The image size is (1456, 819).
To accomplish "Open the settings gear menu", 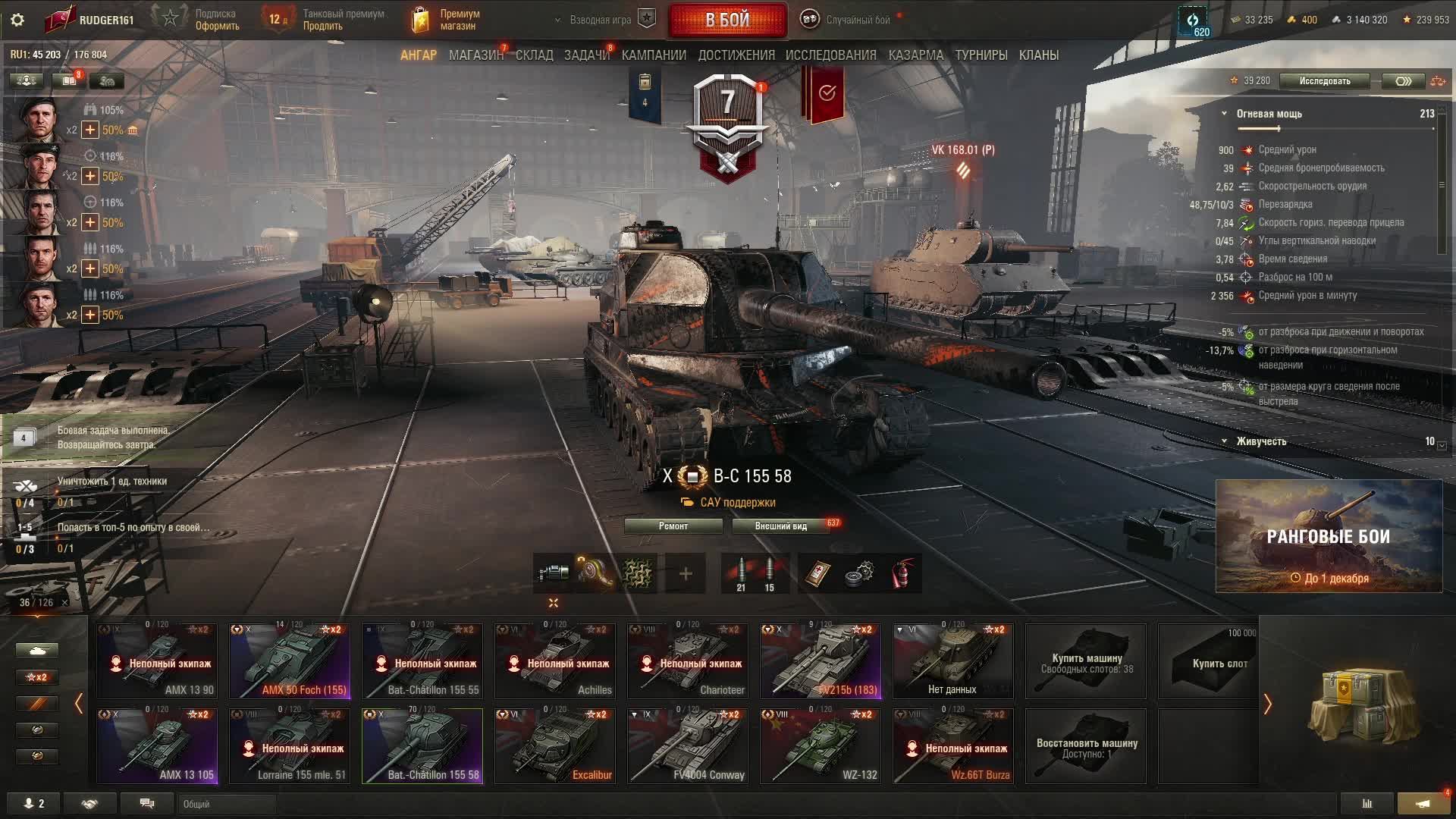I will [x=17, y=20].
